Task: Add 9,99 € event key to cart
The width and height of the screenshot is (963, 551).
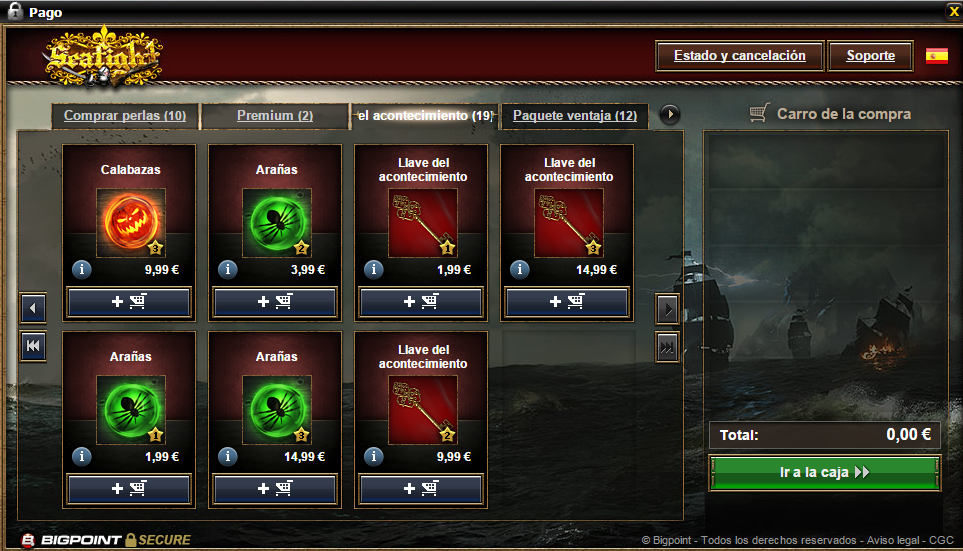Action: (421, 489)
